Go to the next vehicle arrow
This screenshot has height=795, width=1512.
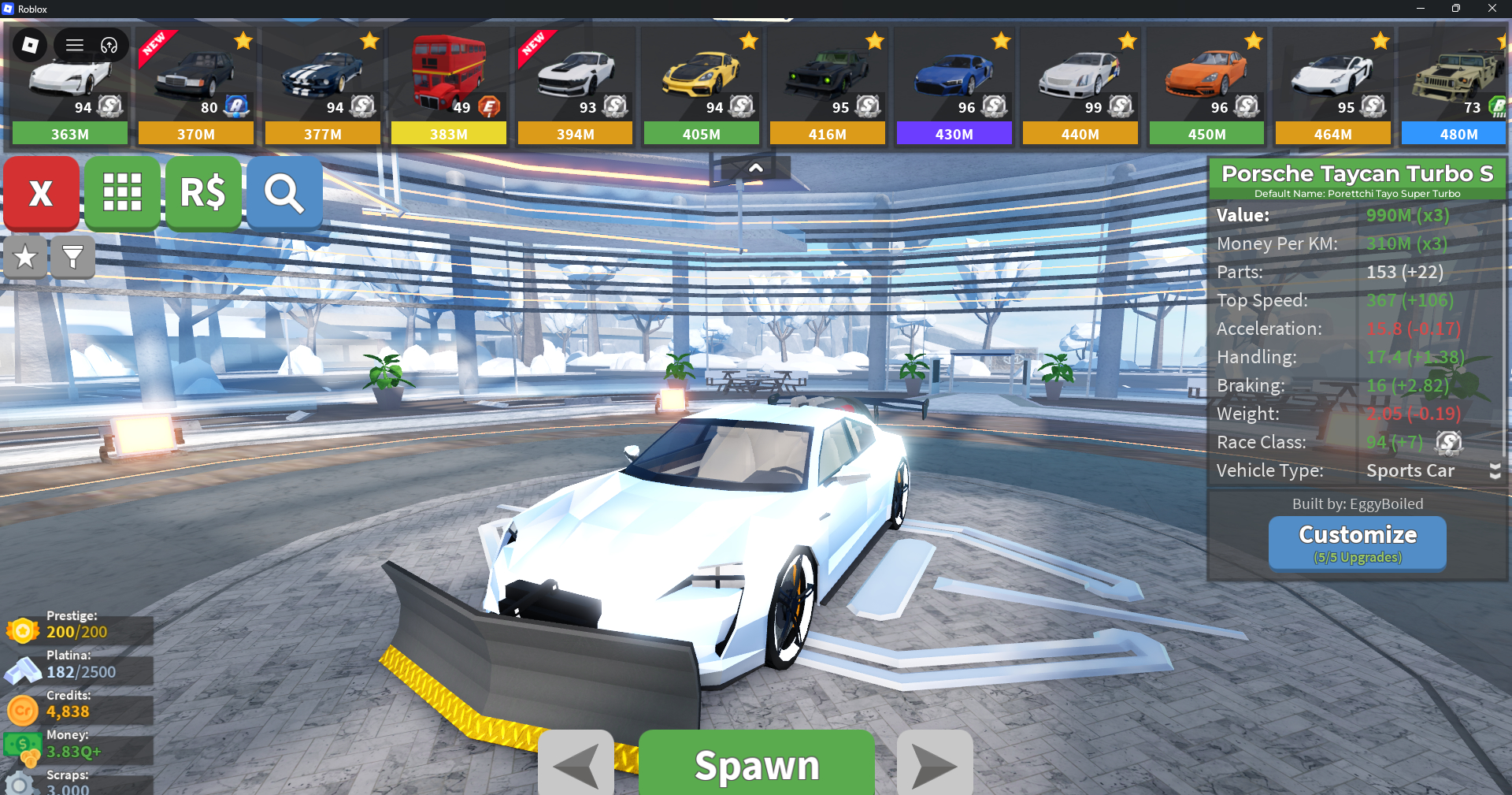tap(935, 764)
